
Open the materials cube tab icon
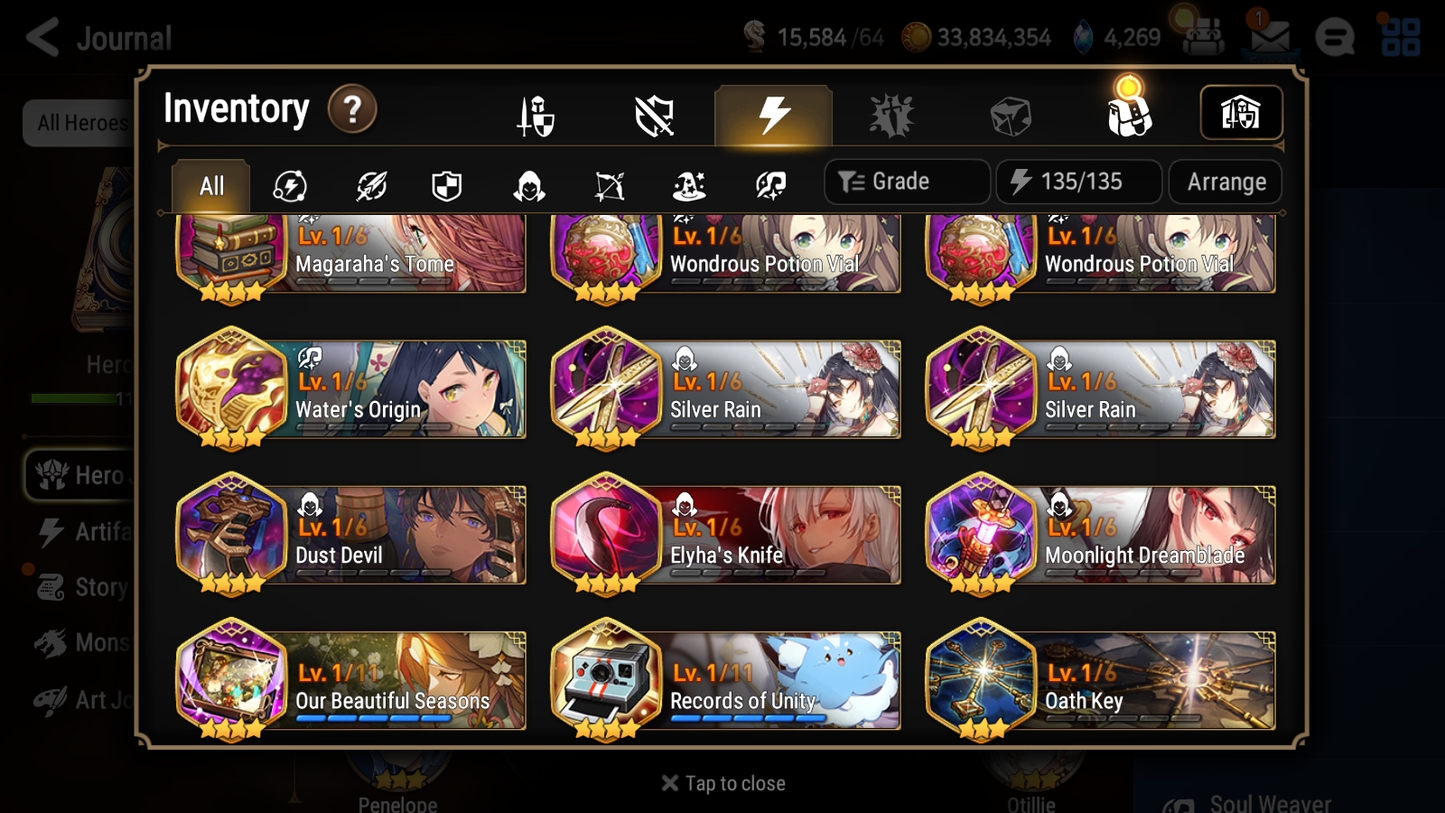1010,113
